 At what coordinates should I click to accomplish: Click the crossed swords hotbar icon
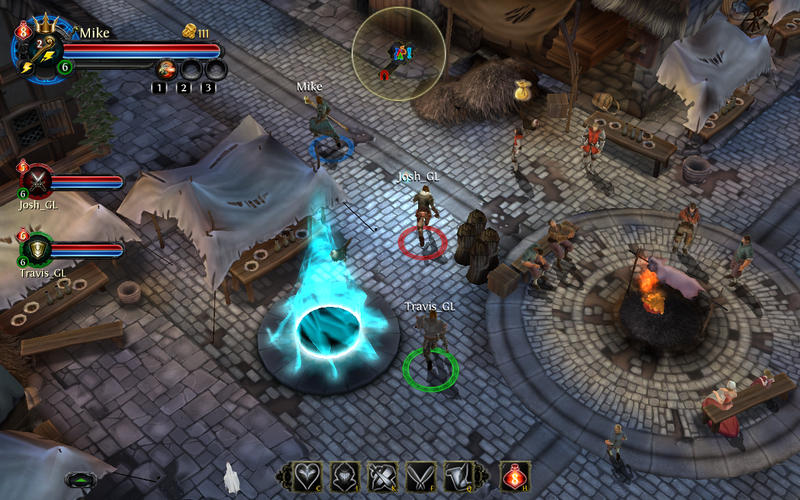(x=384, y=476)
